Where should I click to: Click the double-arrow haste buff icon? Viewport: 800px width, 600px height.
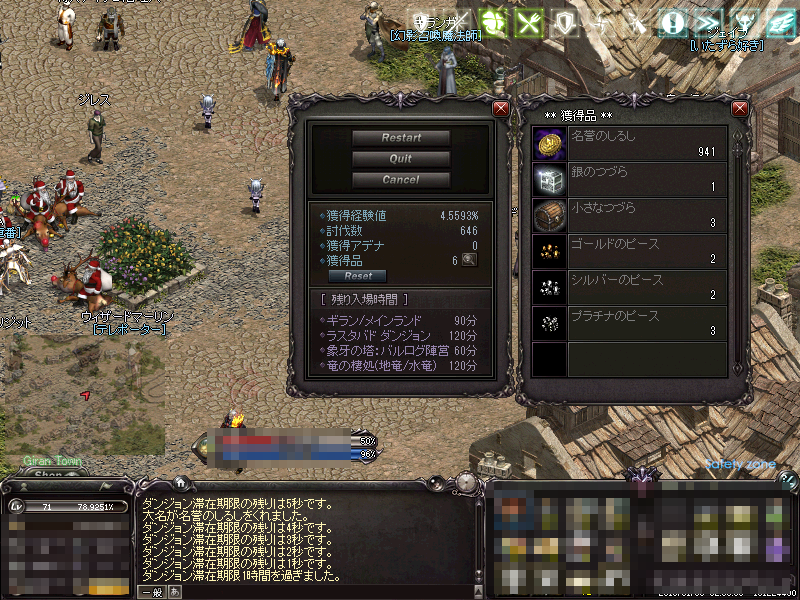pos(708,22)
